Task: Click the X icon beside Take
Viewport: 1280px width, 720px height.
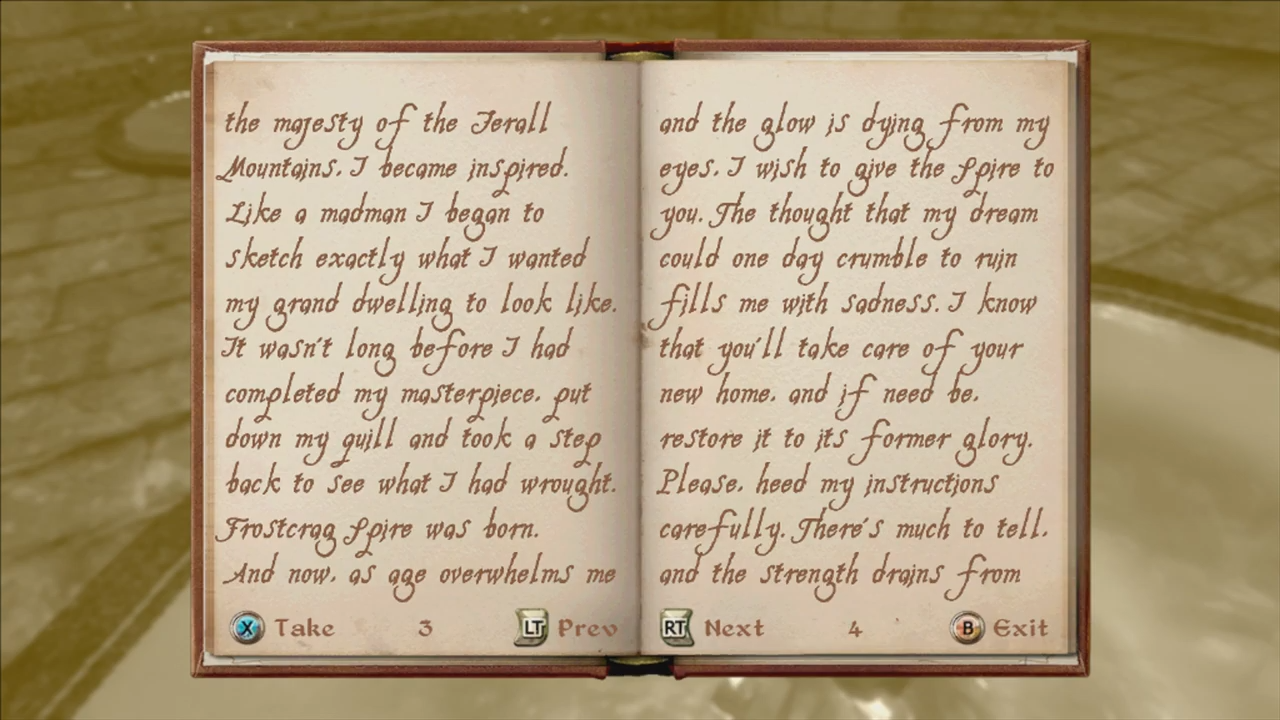Action: coord(247,628)
